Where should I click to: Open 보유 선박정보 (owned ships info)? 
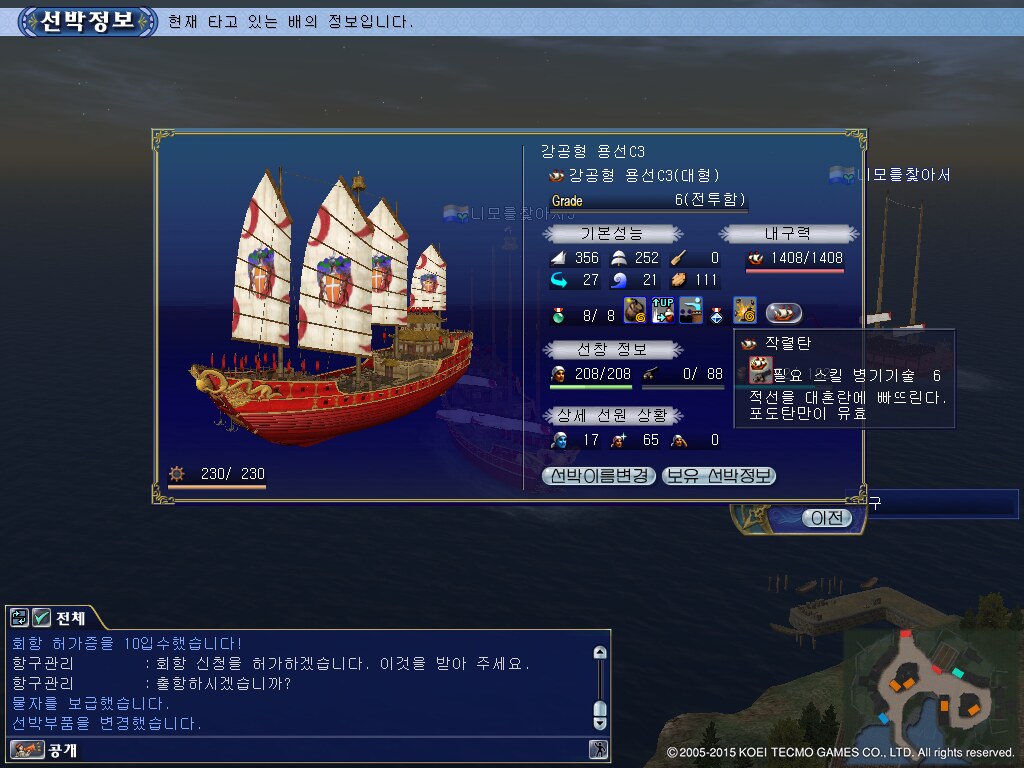[719, 476]
